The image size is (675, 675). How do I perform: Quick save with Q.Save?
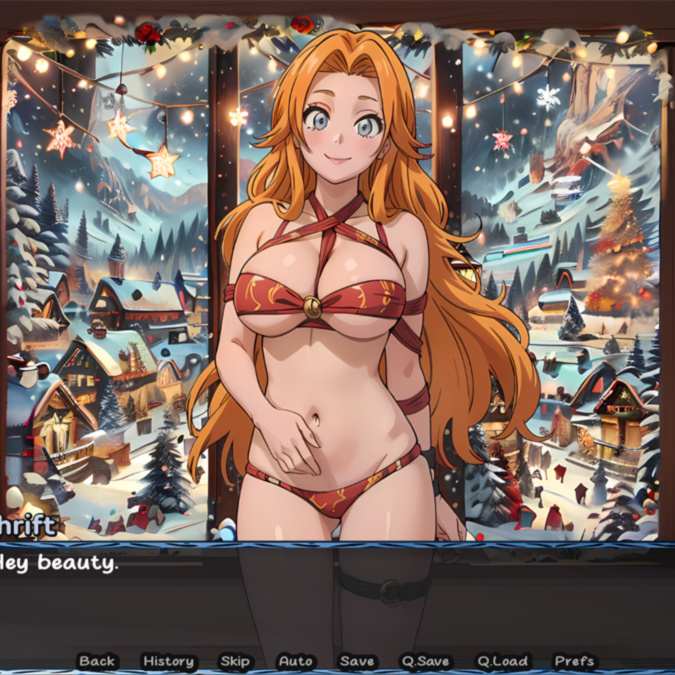pos(426,661)
